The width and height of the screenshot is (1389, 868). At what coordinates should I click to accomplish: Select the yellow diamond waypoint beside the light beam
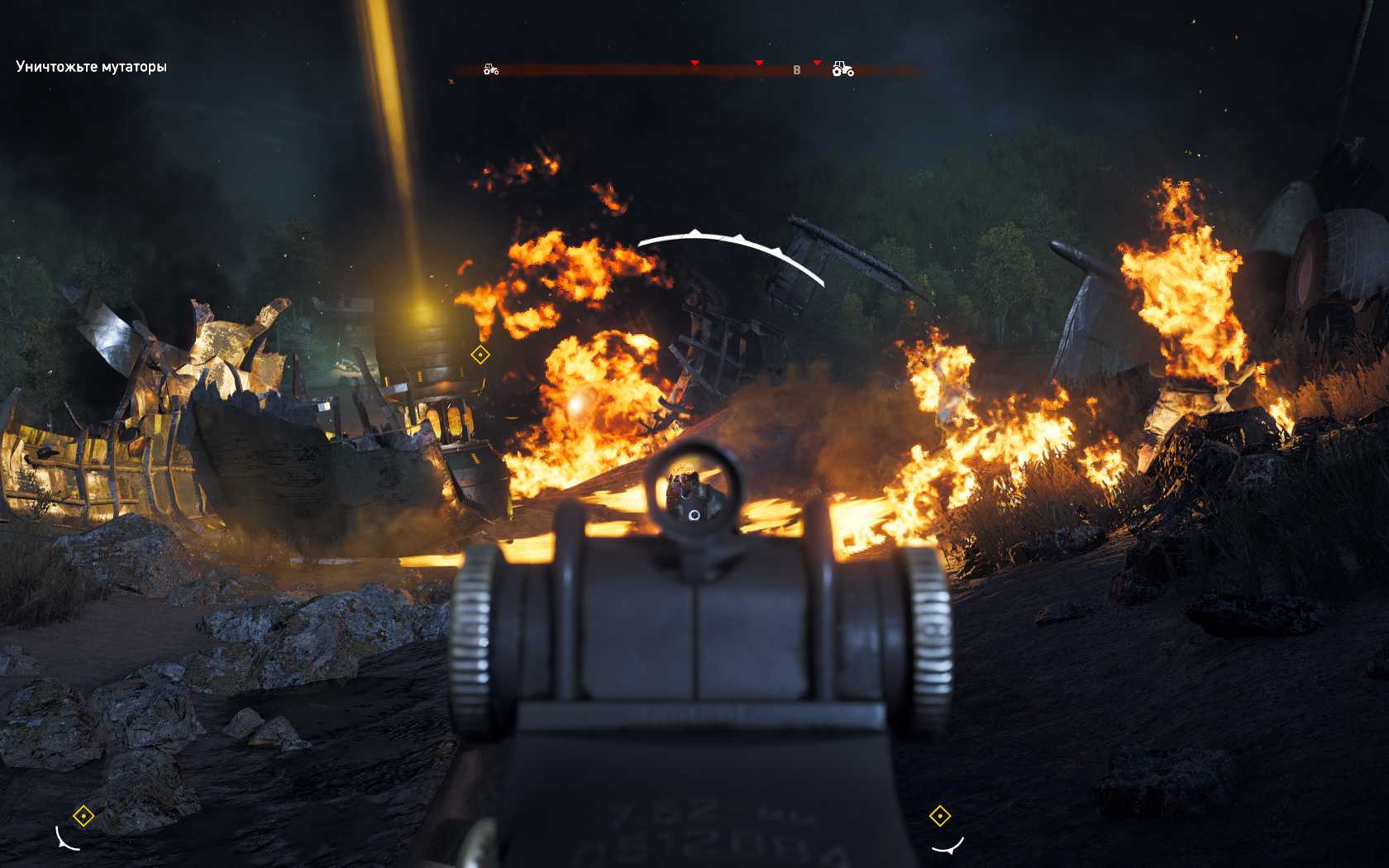tap(480, 355)
